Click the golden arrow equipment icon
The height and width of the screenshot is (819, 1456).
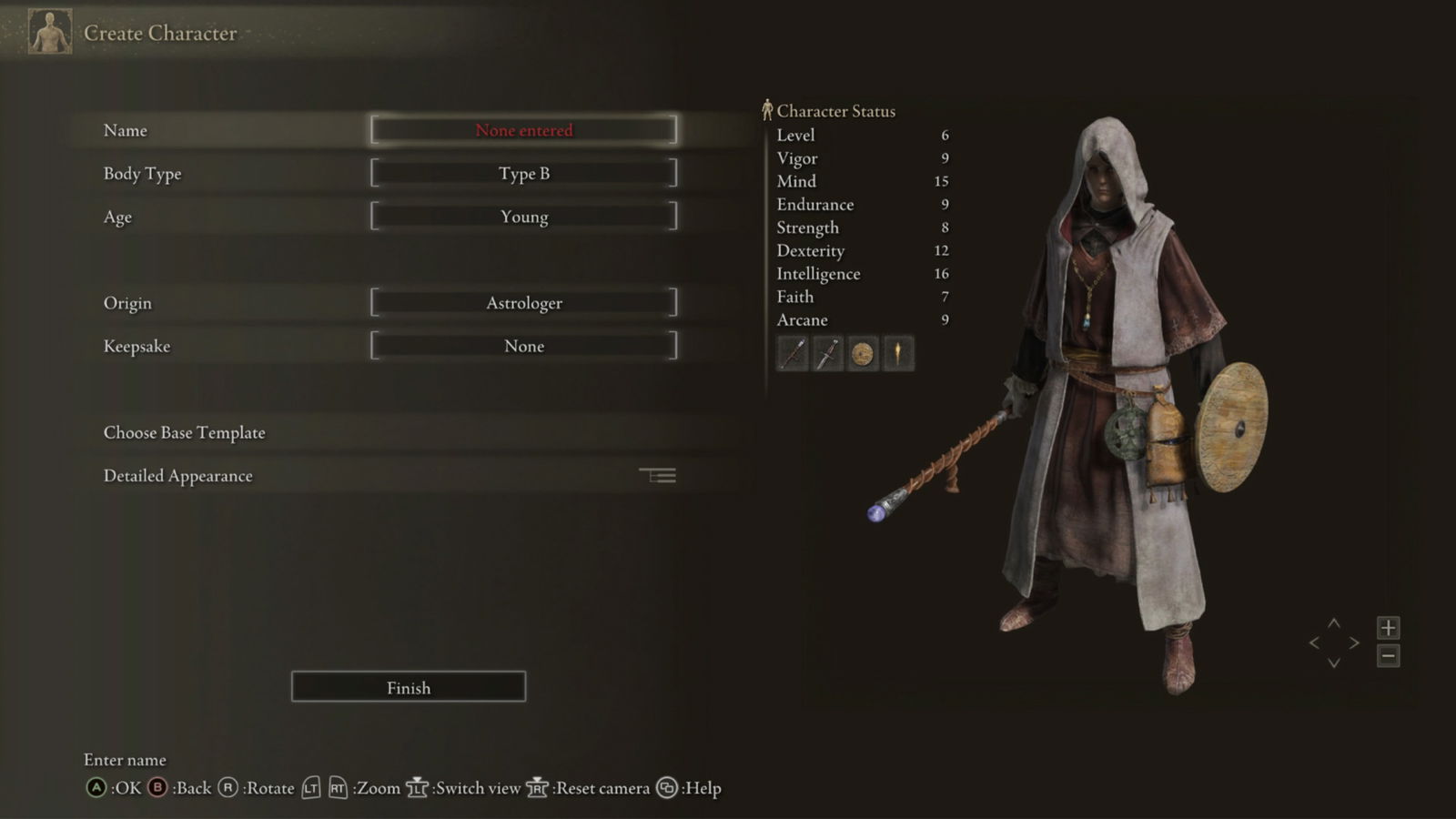898,354
